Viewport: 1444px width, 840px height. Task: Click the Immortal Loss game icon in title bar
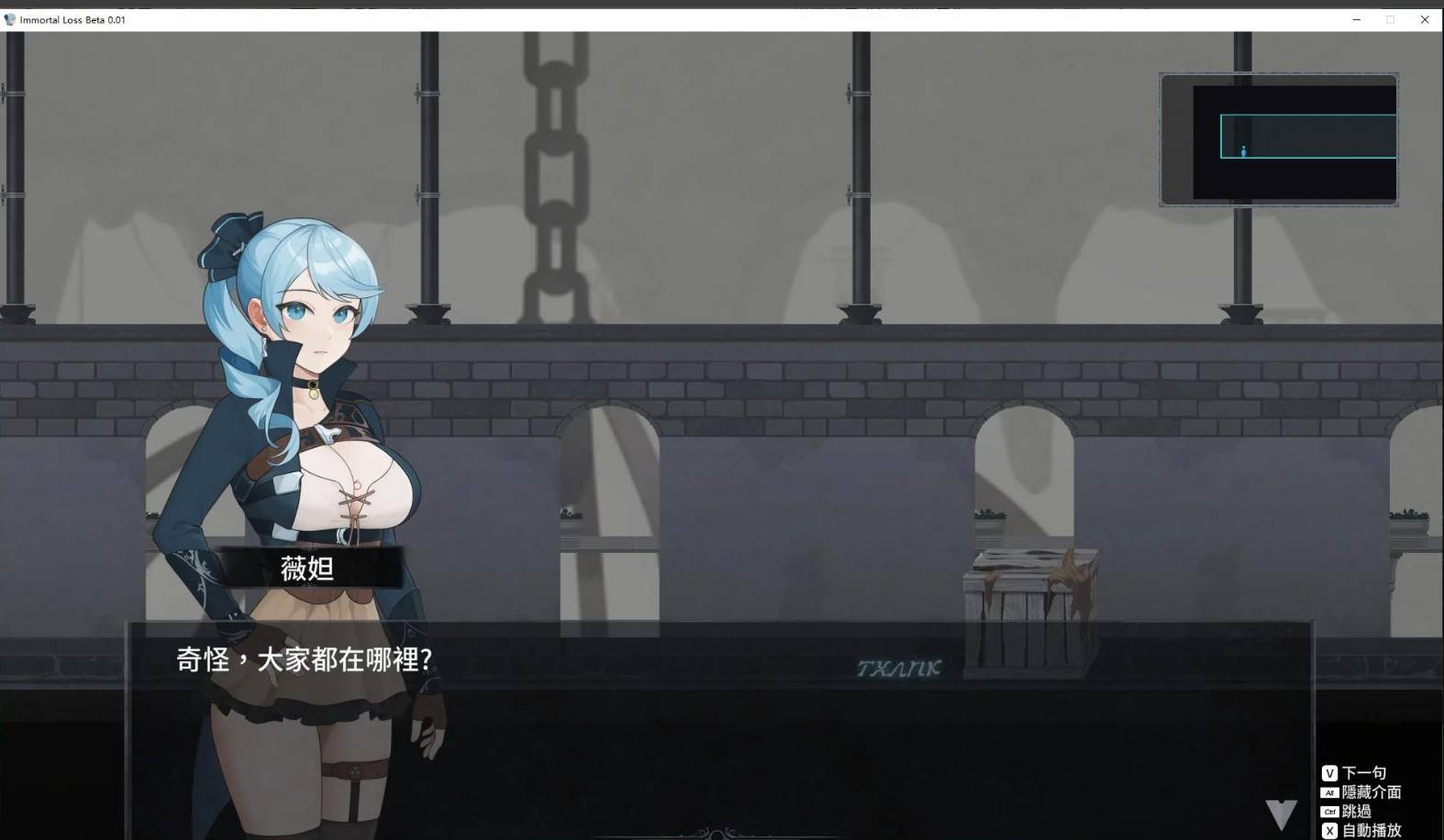click(8, 18)
